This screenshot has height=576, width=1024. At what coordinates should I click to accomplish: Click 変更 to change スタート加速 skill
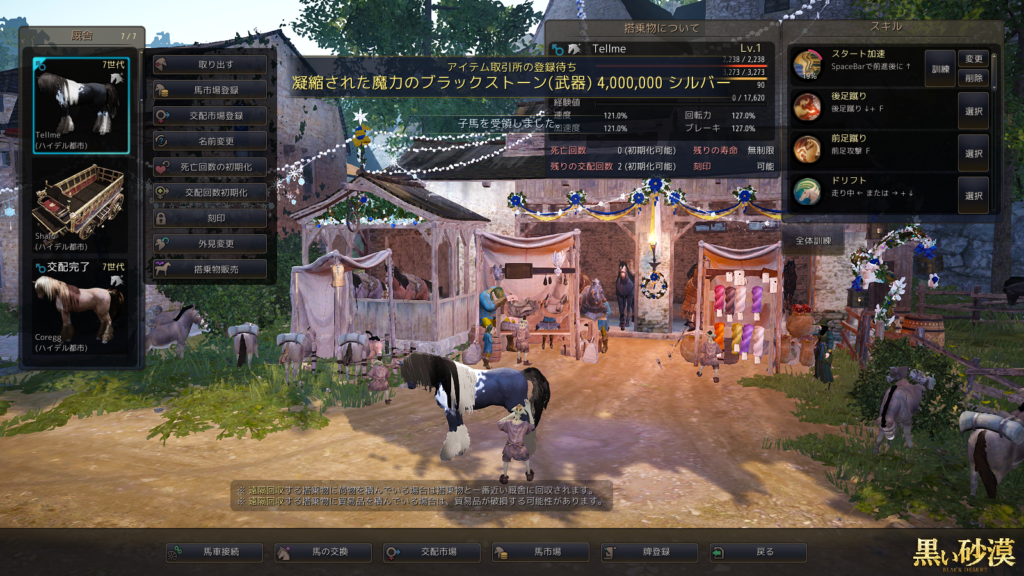pos(973,59)
